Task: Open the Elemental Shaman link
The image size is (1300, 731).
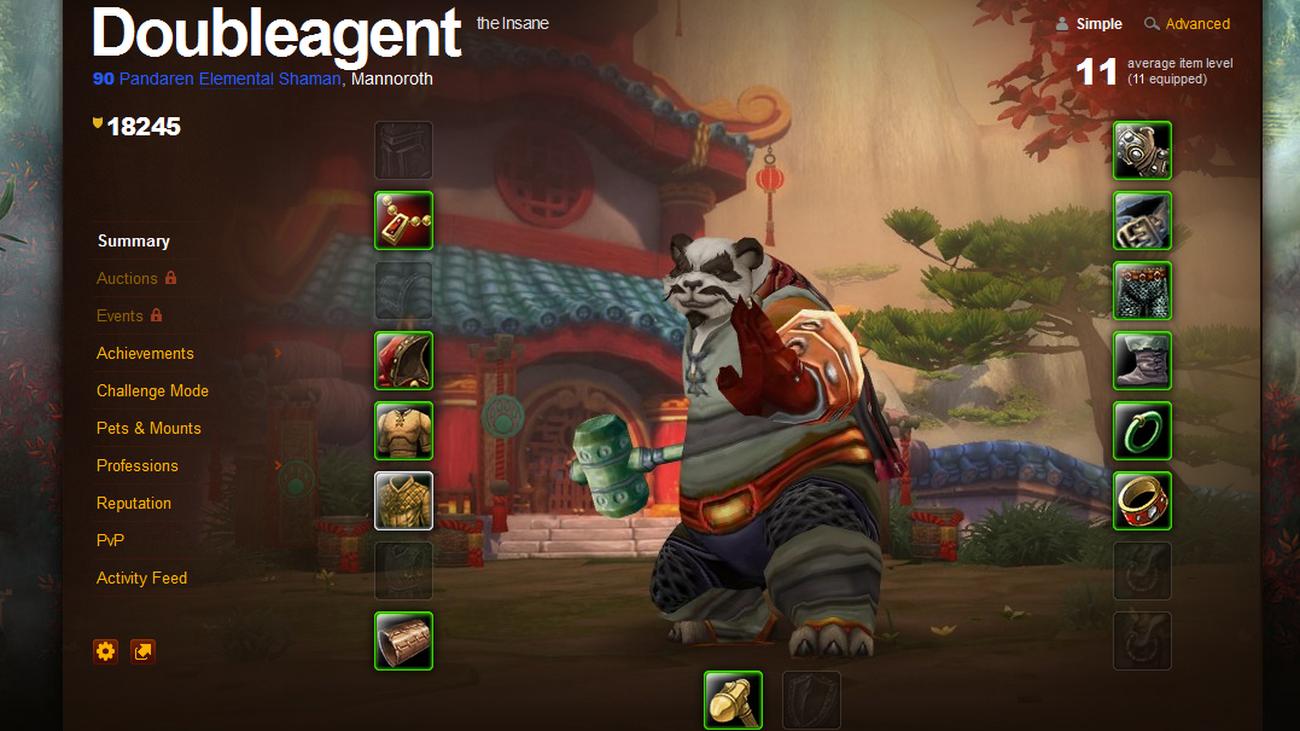Action: [x=270, y=78]
